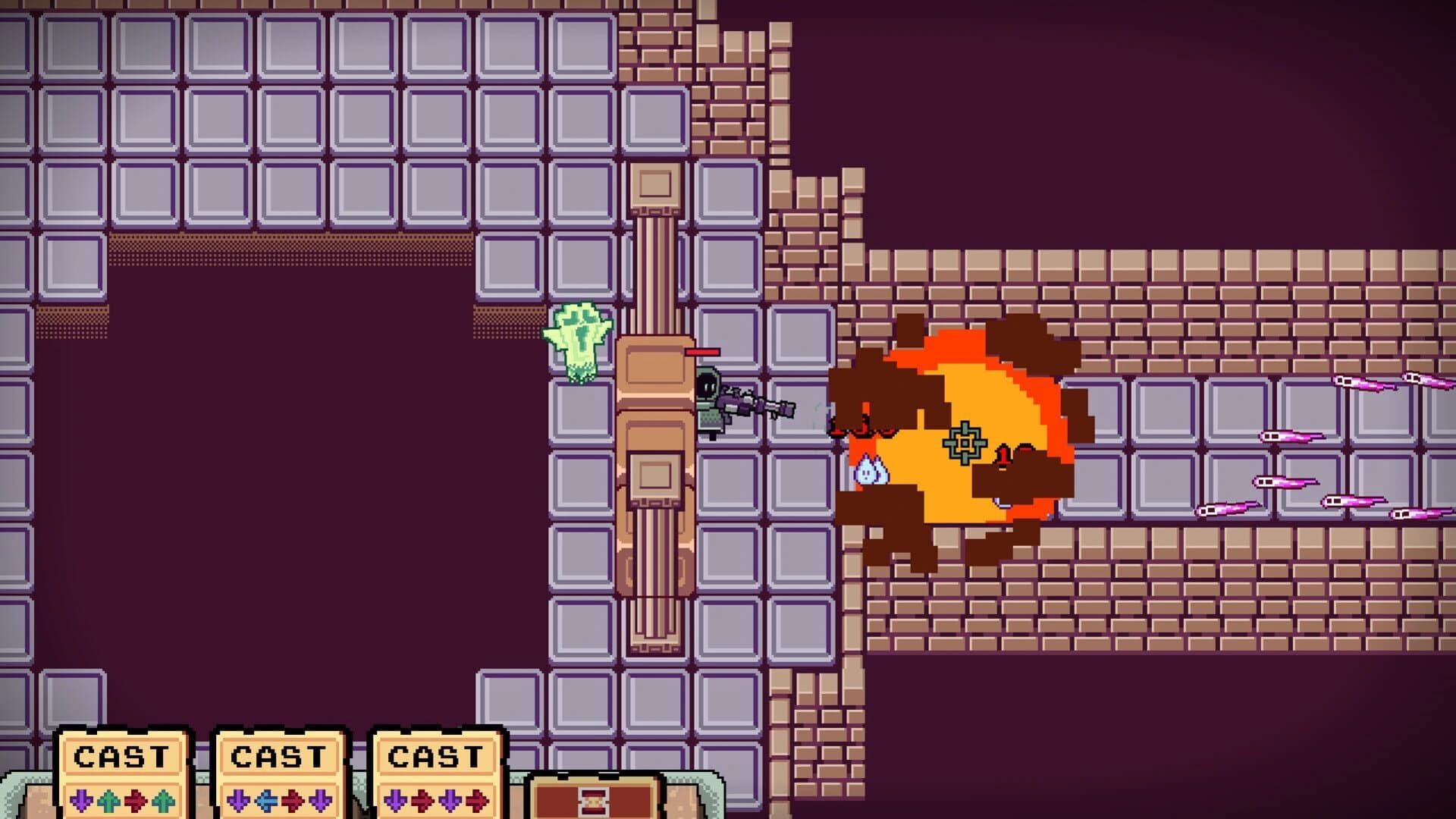Image resolution: width=1456 pixels, height=819 pixels.
Task: Click the green up arrow on the leftmost CAST card
Action: [108, 800]
